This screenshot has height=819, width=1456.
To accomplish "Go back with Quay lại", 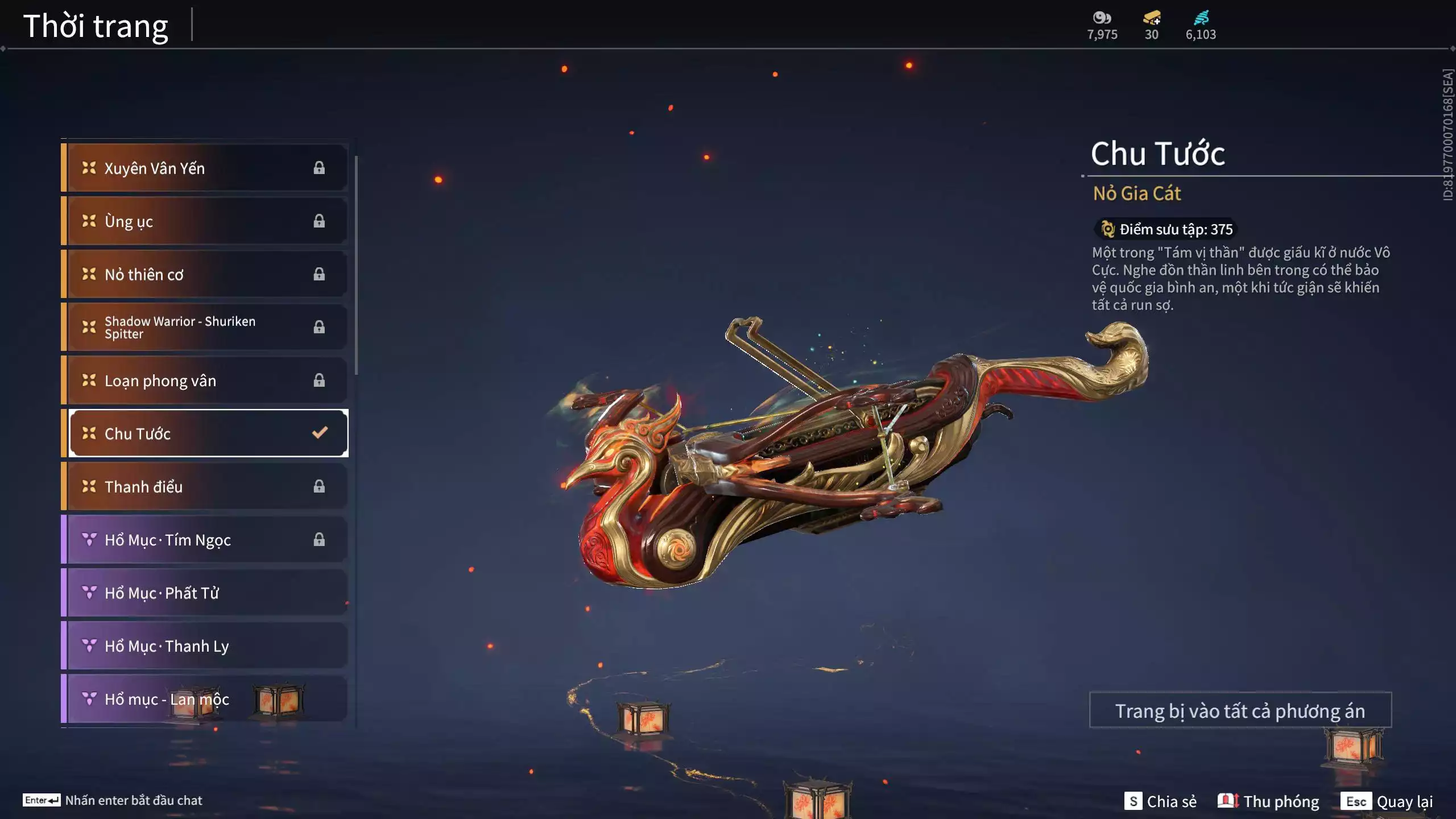I will click(1387, 801).
